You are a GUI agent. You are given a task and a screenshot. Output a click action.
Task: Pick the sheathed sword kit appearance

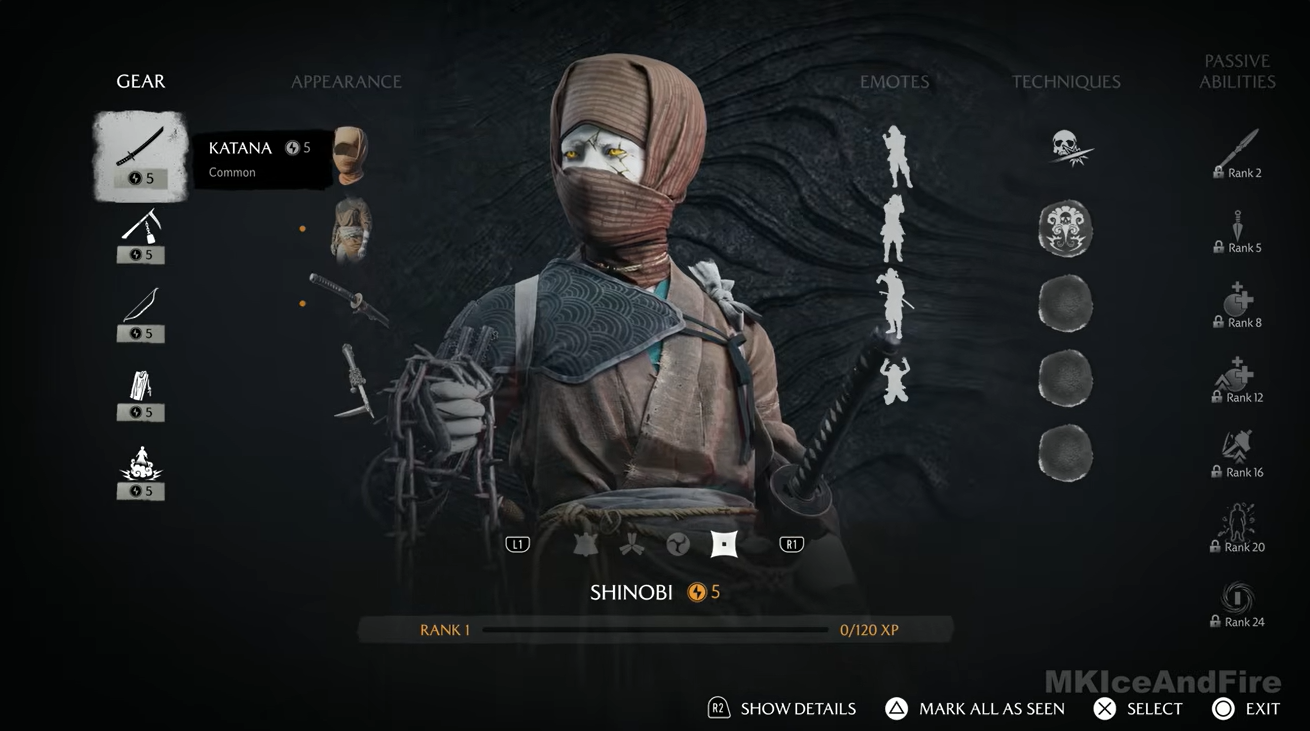(x=349, y=300)
